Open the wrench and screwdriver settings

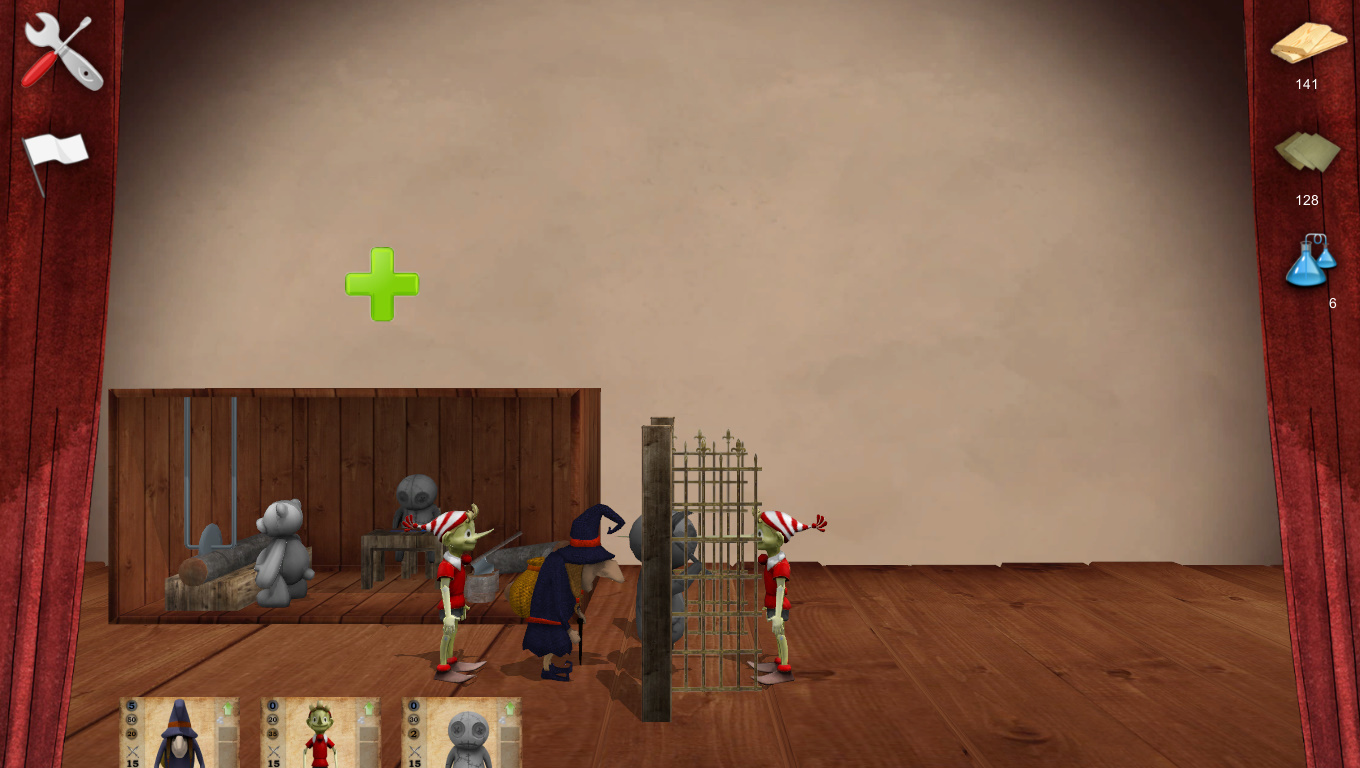(x=62, y=51)
